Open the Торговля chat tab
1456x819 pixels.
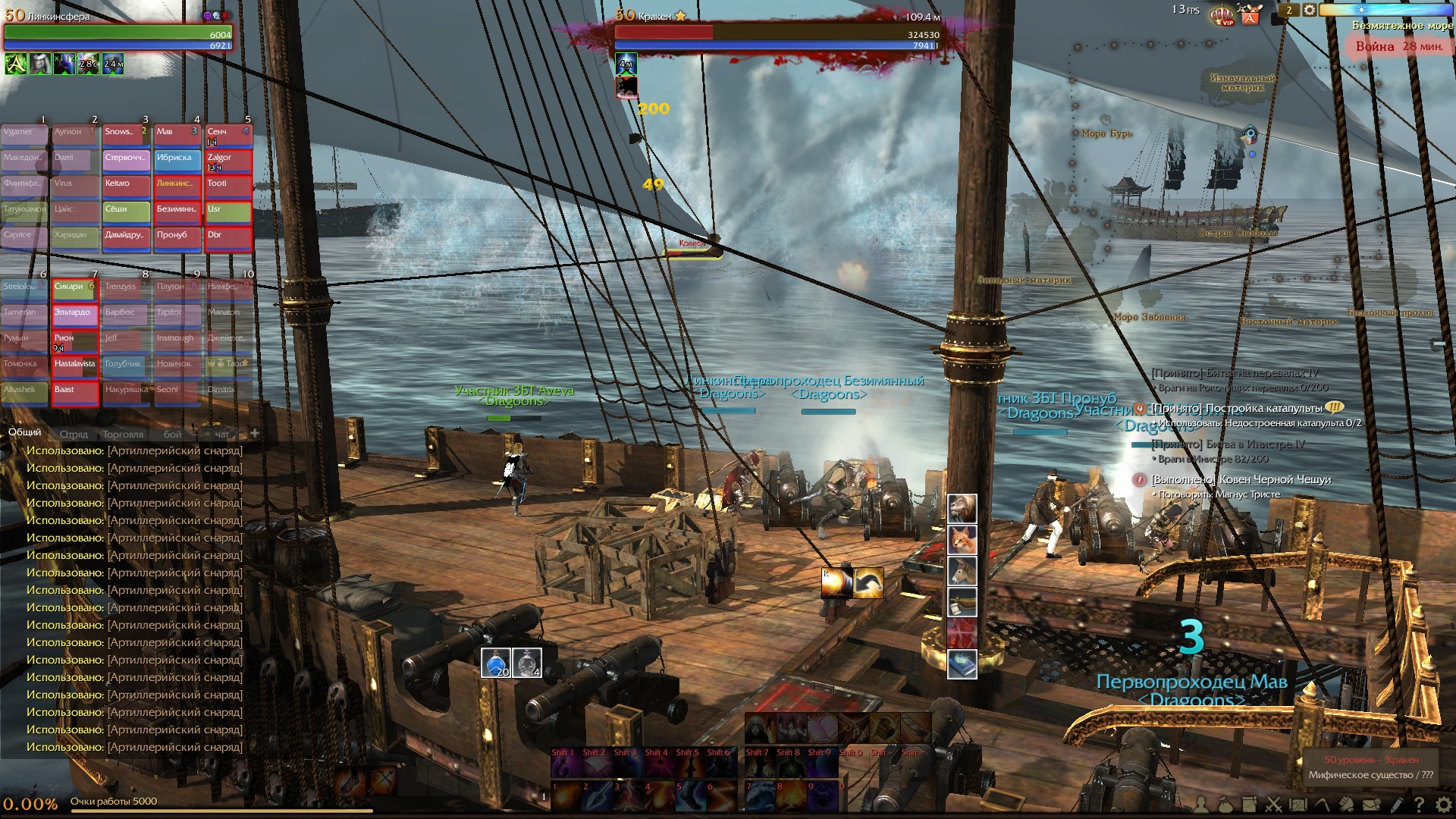tap(123, 435)
